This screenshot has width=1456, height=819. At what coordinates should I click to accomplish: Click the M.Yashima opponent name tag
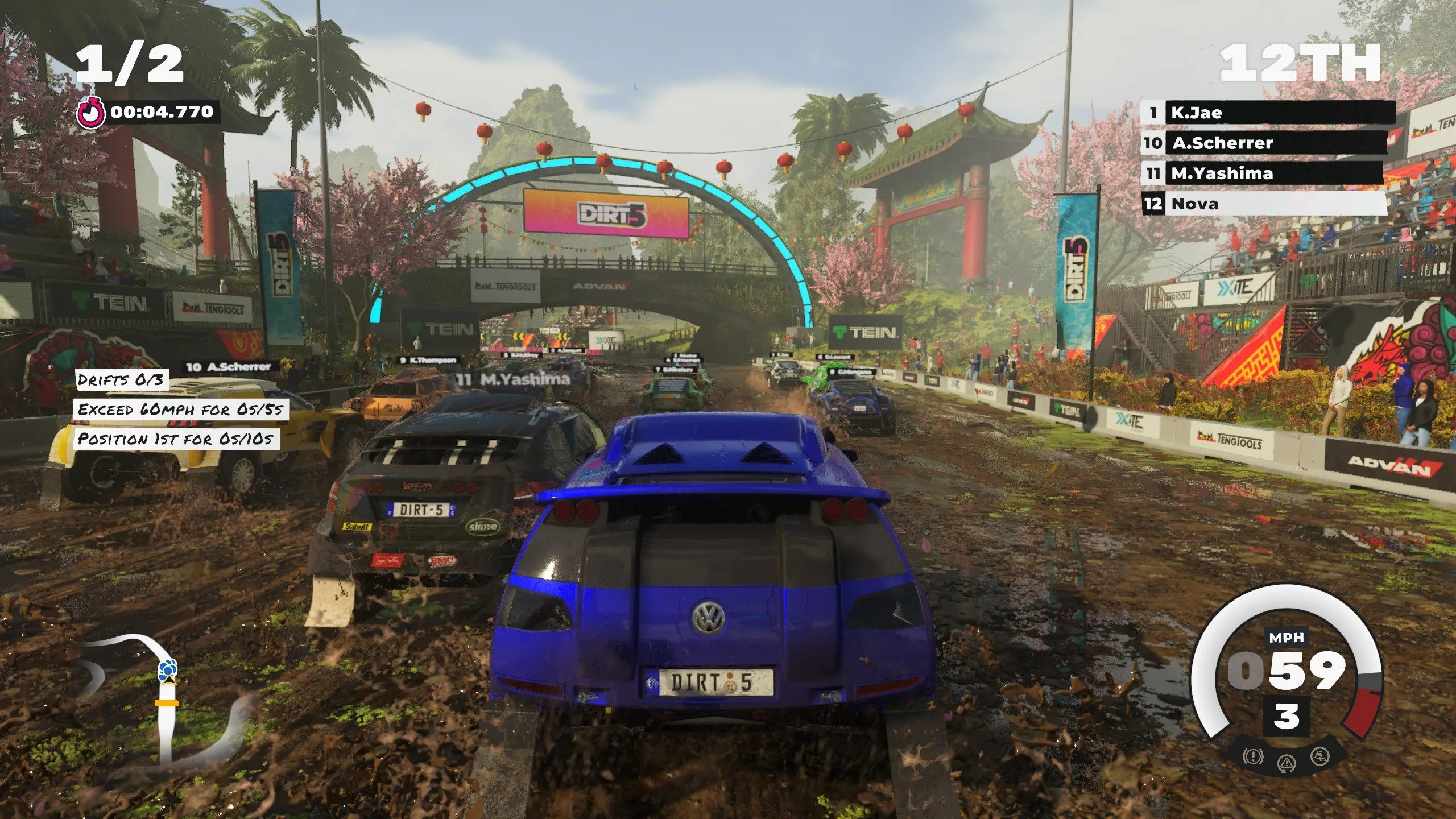click(x=514, y=379)
